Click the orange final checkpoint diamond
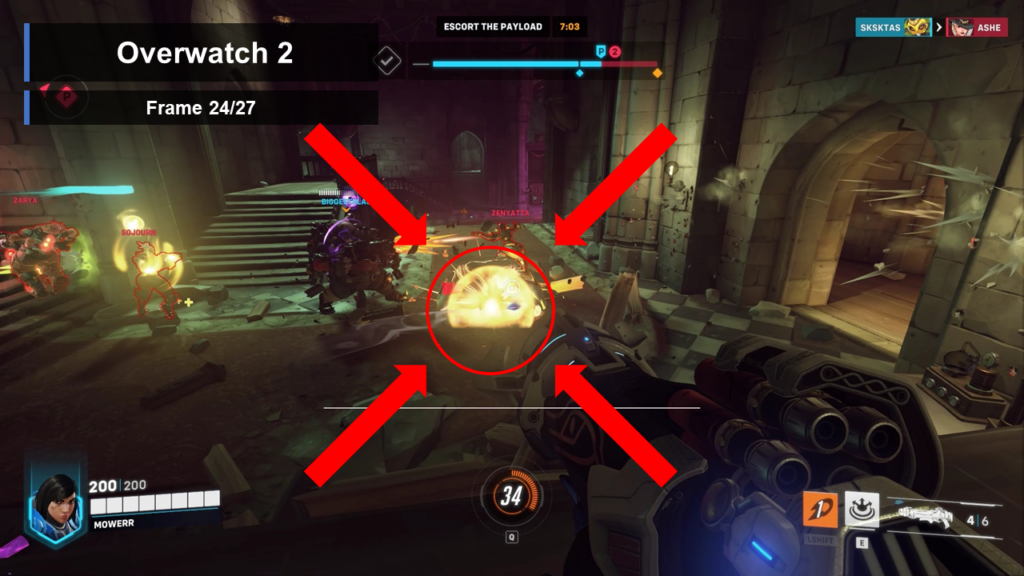The height and width of the screenshot is (576, 1024). tap(657, 73)
